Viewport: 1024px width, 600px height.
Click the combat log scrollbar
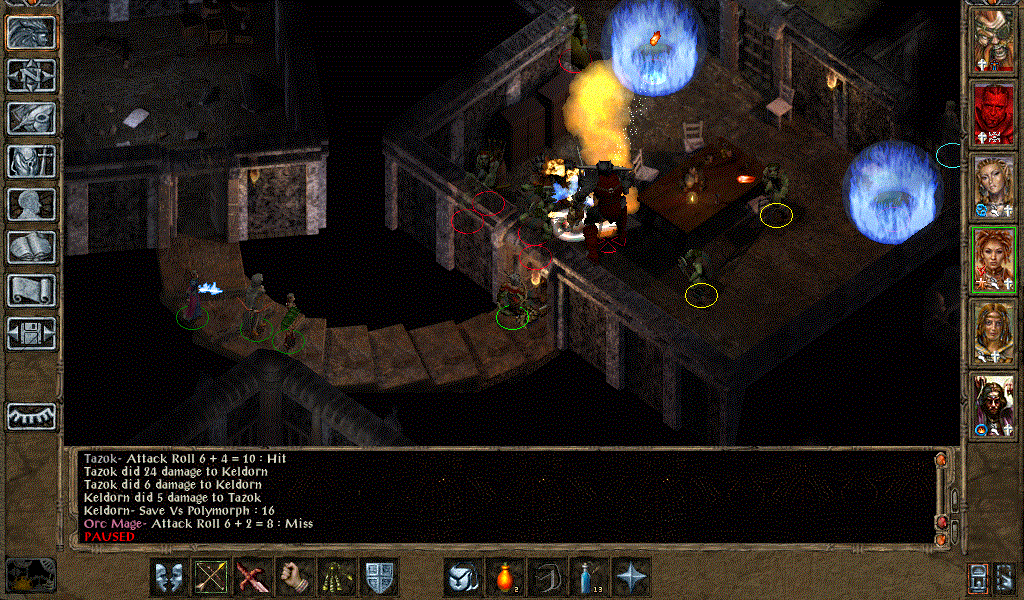click(940, 495)
